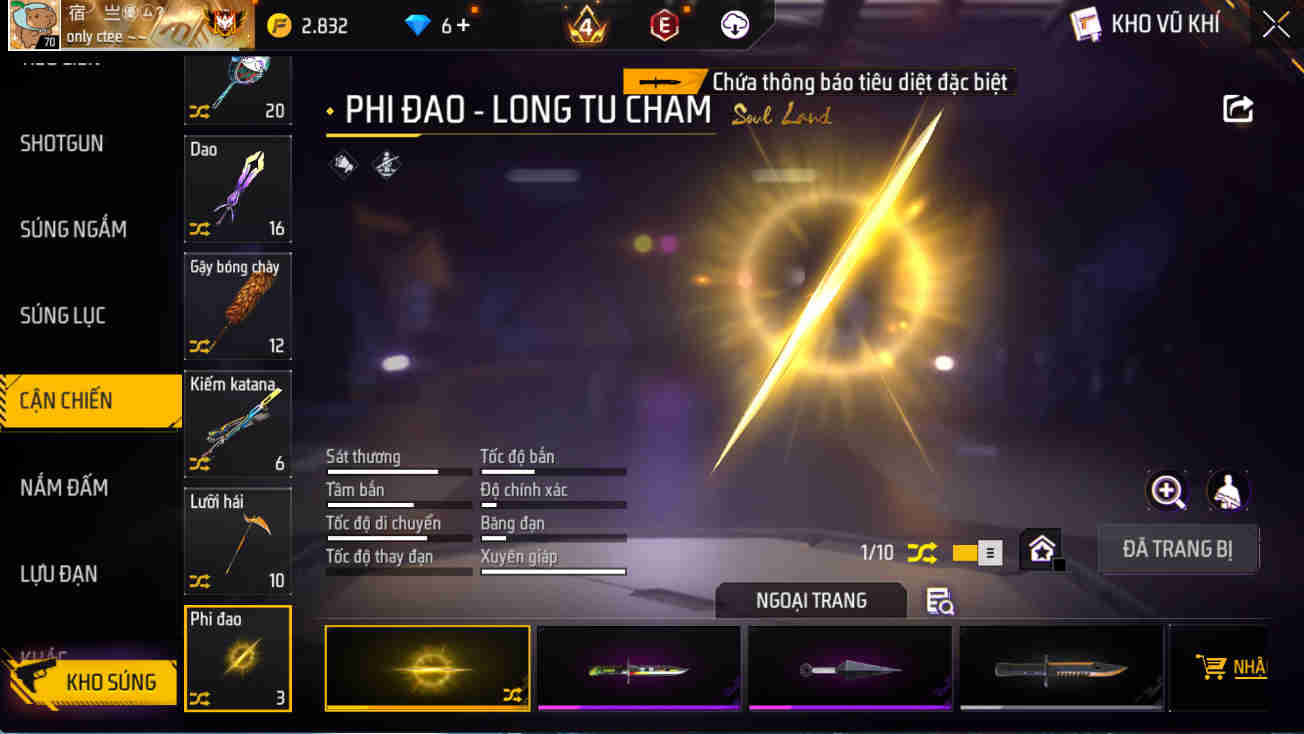Viewport: 1304px width, 734px height.
Task: Open character preview with the person icon
Action: coord(1227,491)
